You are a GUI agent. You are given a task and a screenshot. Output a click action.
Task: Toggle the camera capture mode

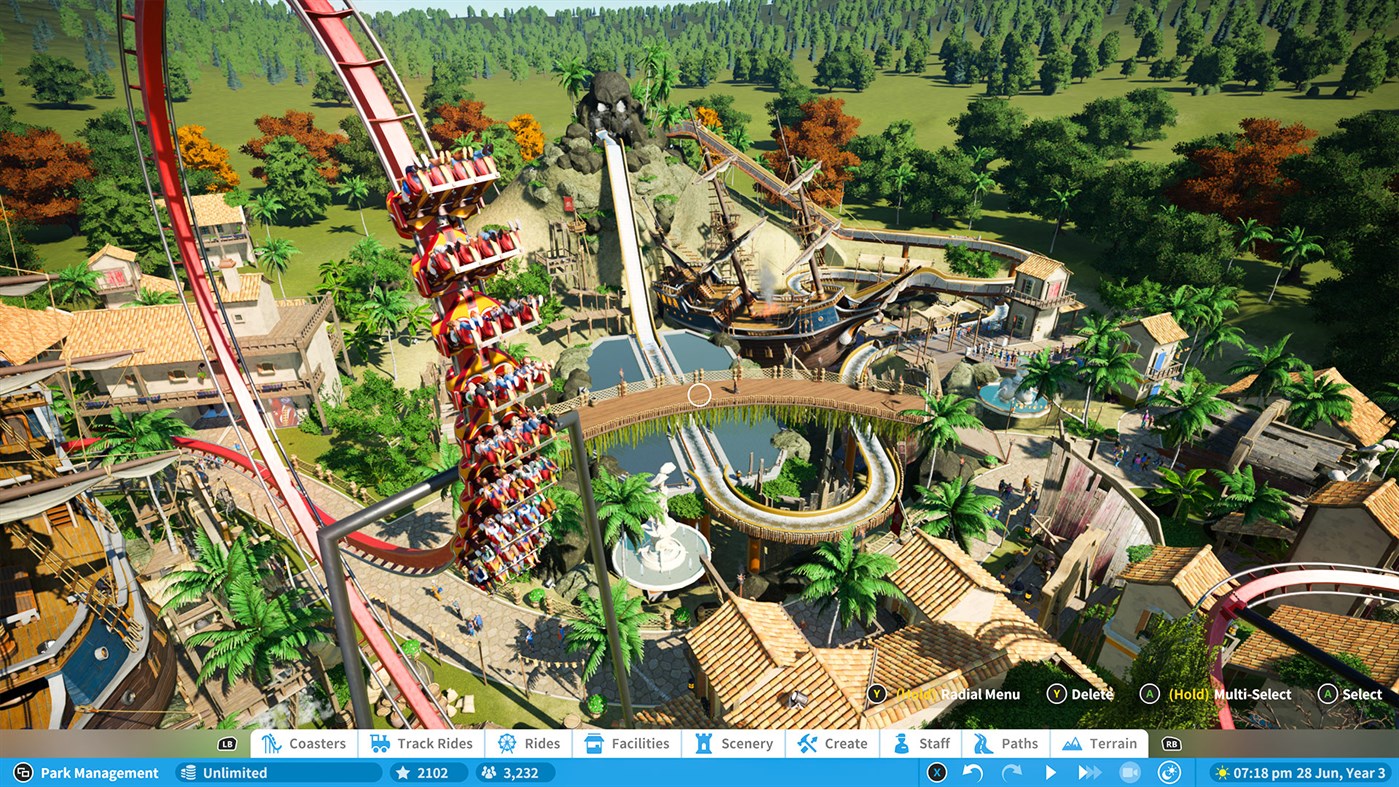pos(1131,772)
